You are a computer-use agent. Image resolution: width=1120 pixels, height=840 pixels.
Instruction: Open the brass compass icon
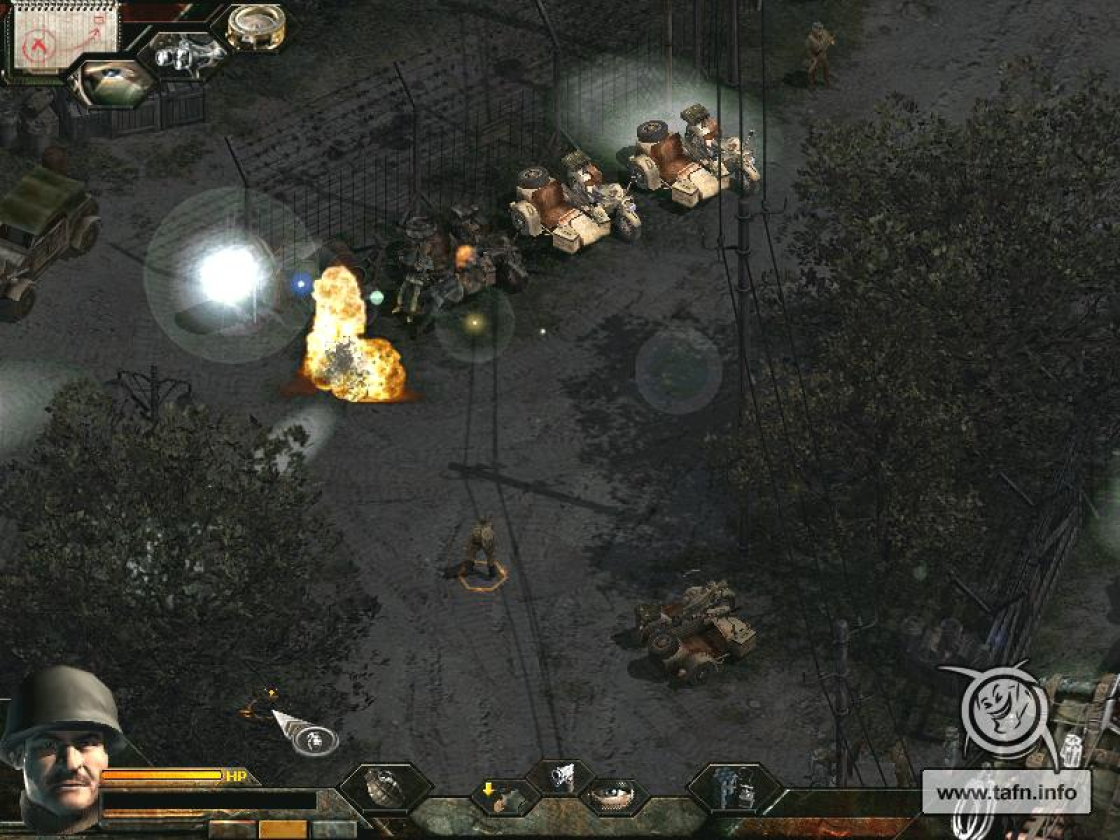tap(254, 25)
